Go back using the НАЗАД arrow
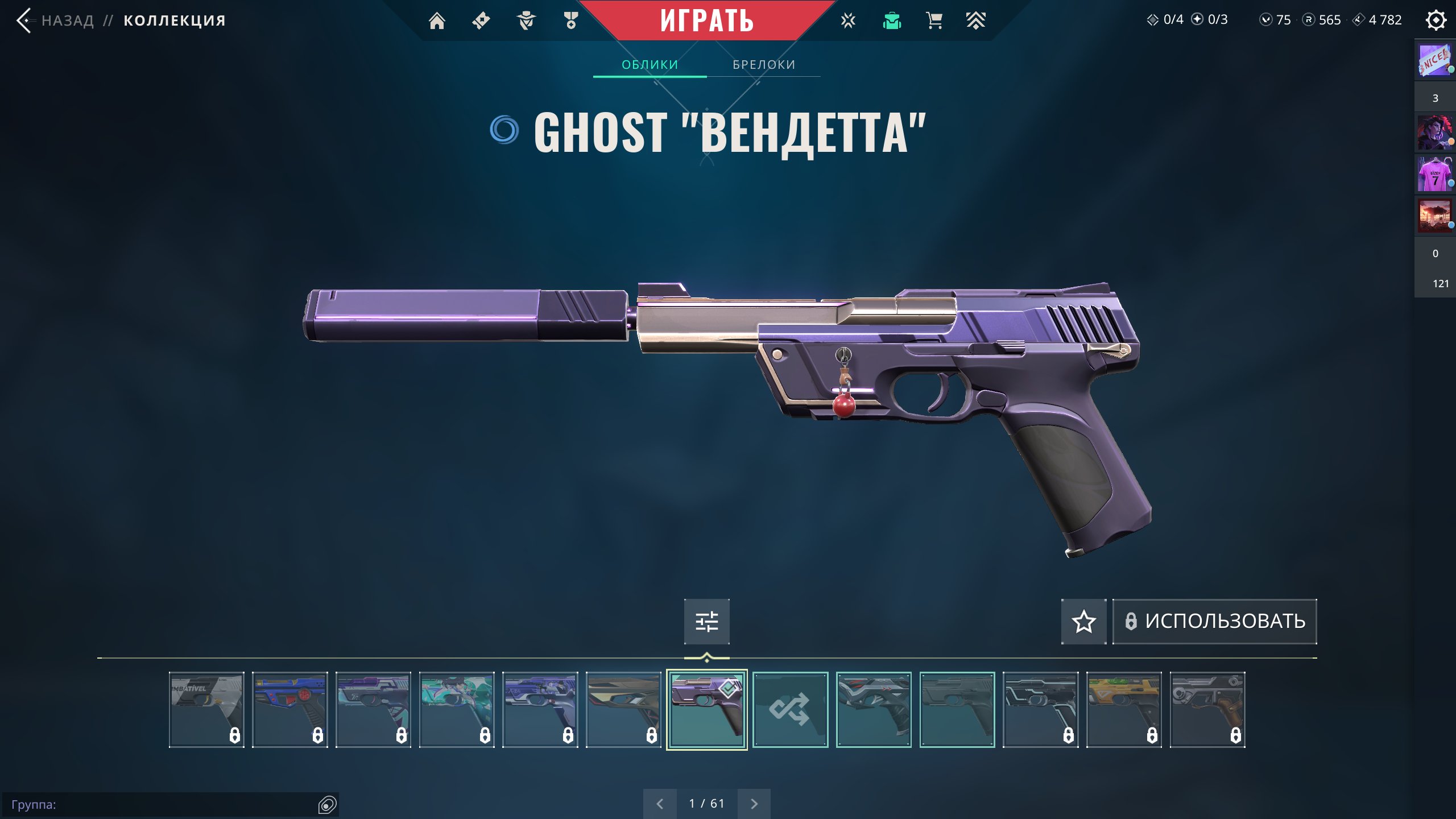This screenshot has height=819, width=1456. click(24, 20)
